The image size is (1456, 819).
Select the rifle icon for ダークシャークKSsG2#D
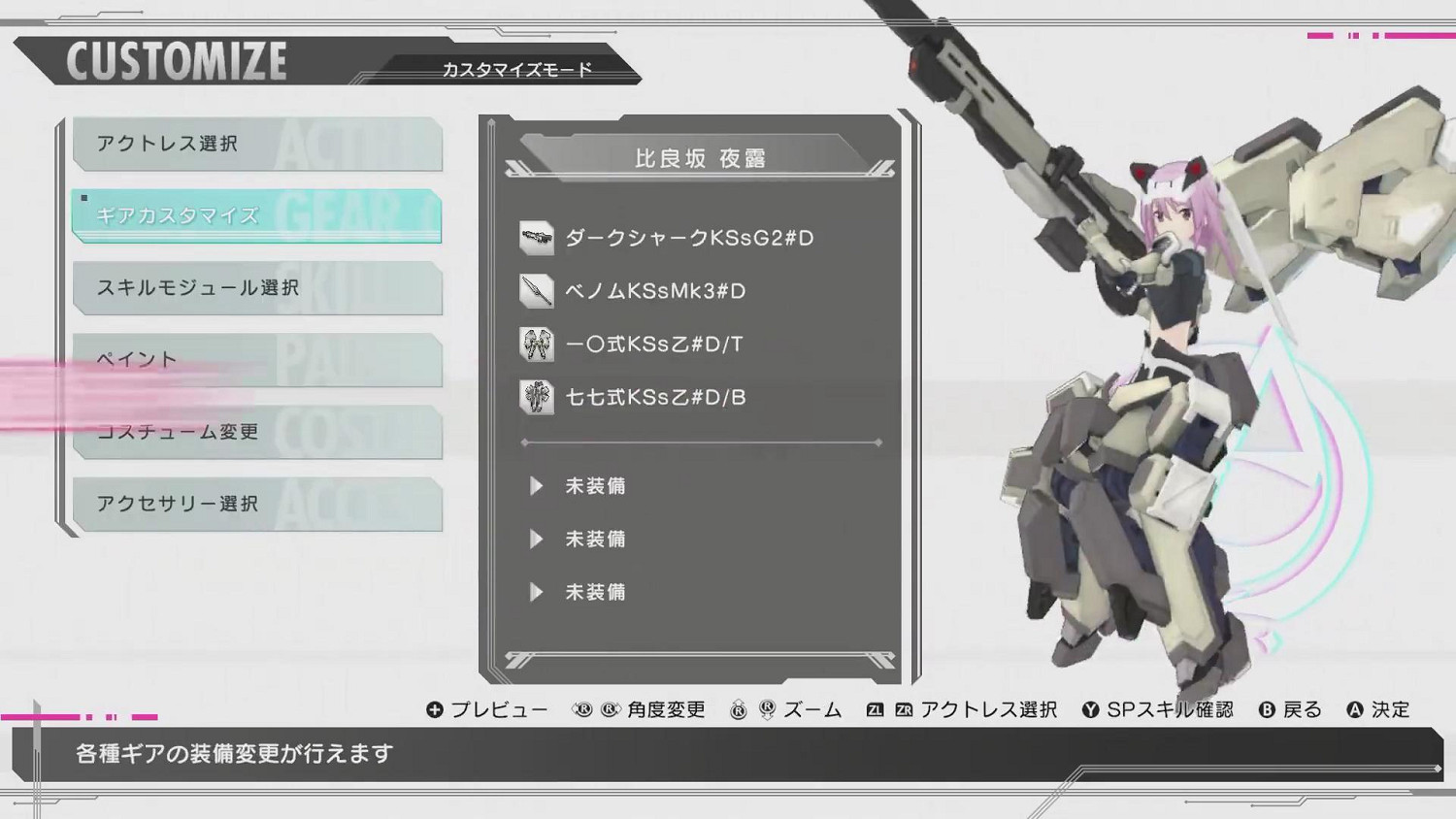pyautogui.click(x=539, y=238)
